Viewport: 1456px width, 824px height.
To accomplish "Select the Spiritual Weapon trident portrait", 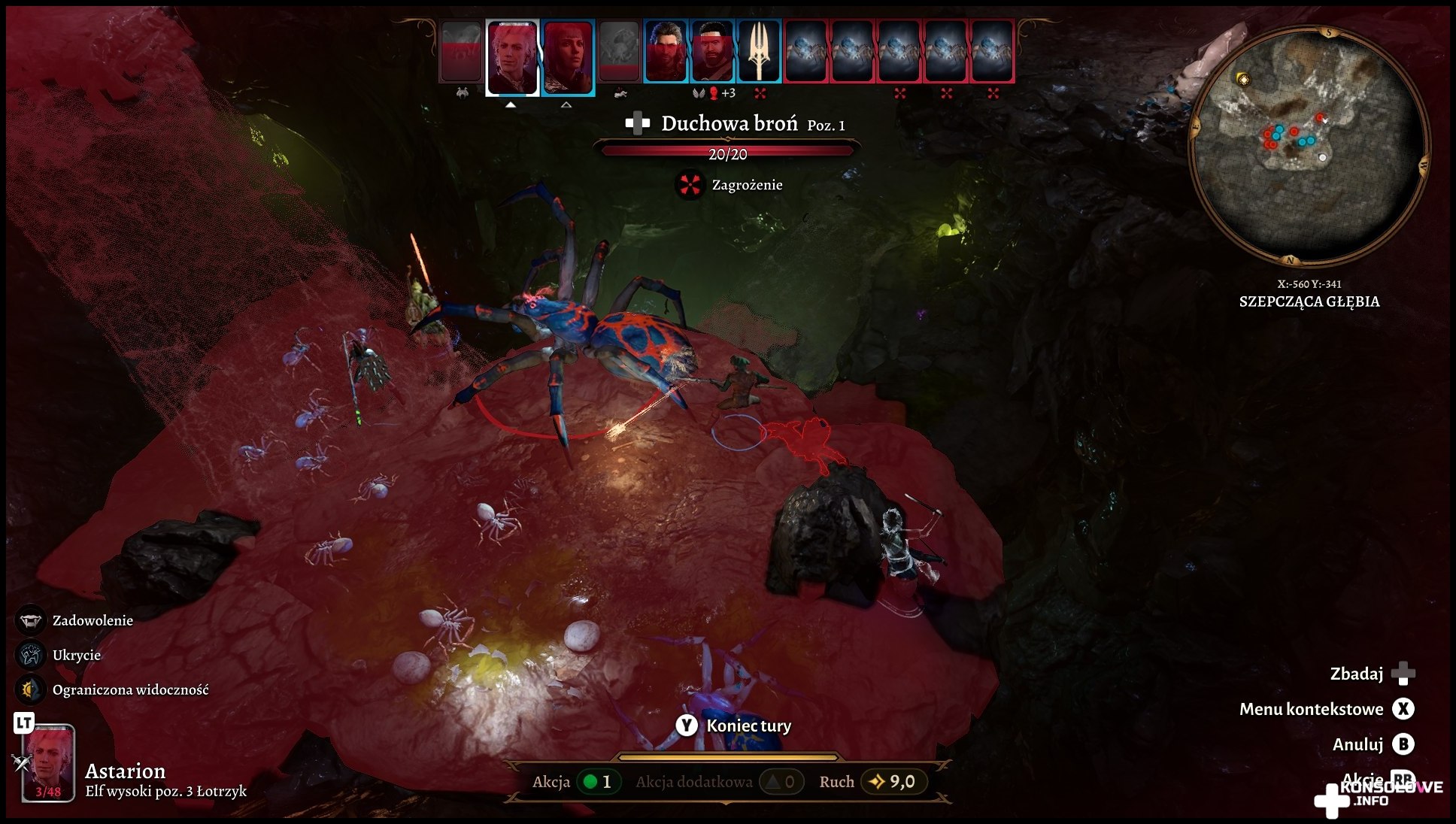I will tap(760, 51).
